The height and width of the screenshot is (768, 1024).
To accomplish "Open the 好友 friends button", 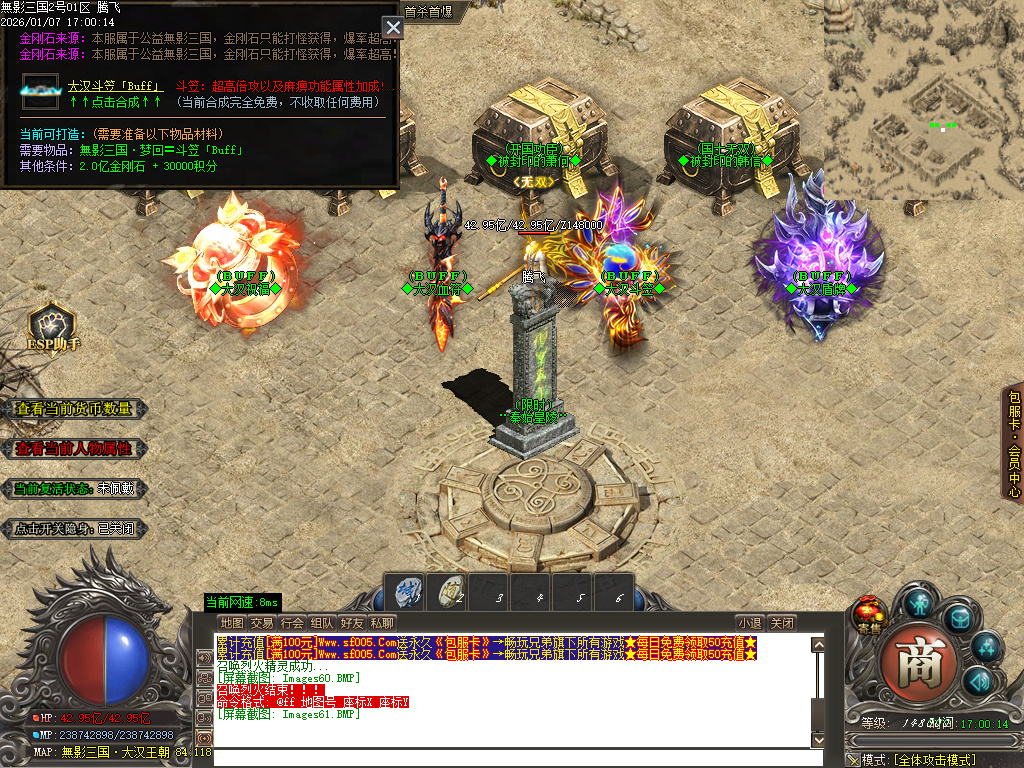I will [x=351, y=623].
